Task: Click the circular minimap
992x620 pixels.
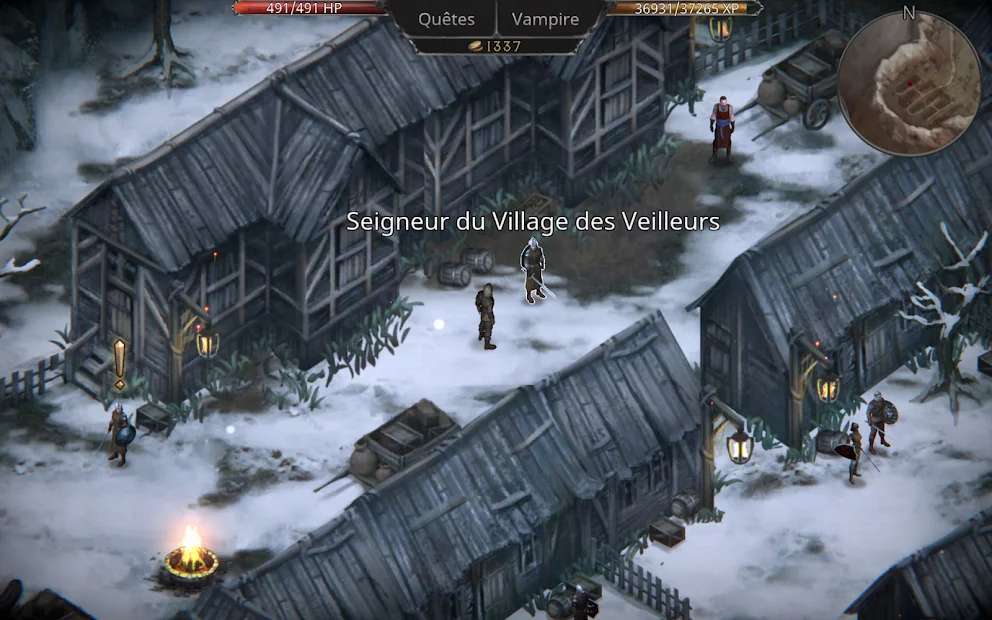Action: 908,84
